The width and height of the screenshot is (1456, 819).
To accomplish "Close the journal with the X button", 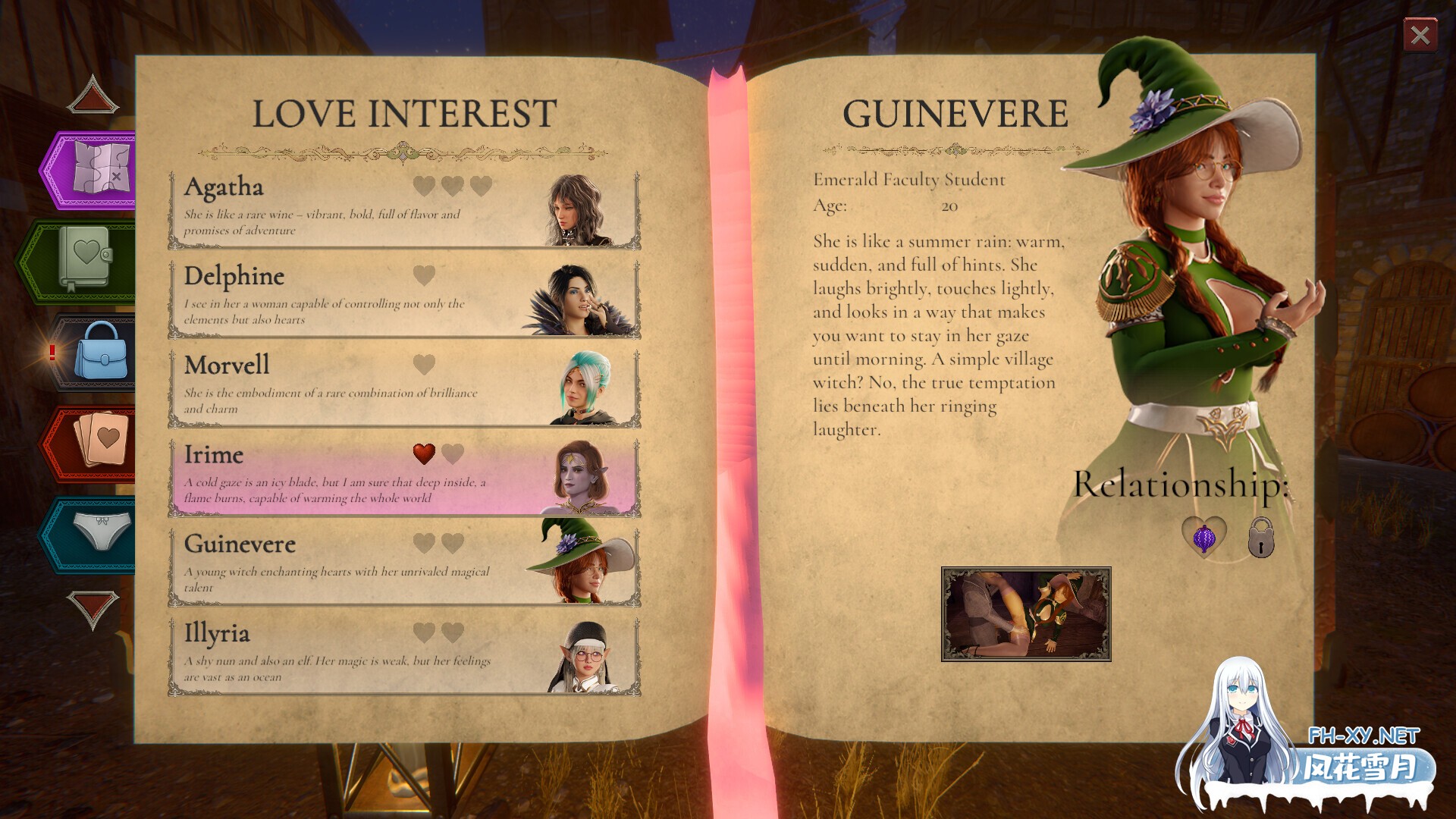I will coord(1420,35).
